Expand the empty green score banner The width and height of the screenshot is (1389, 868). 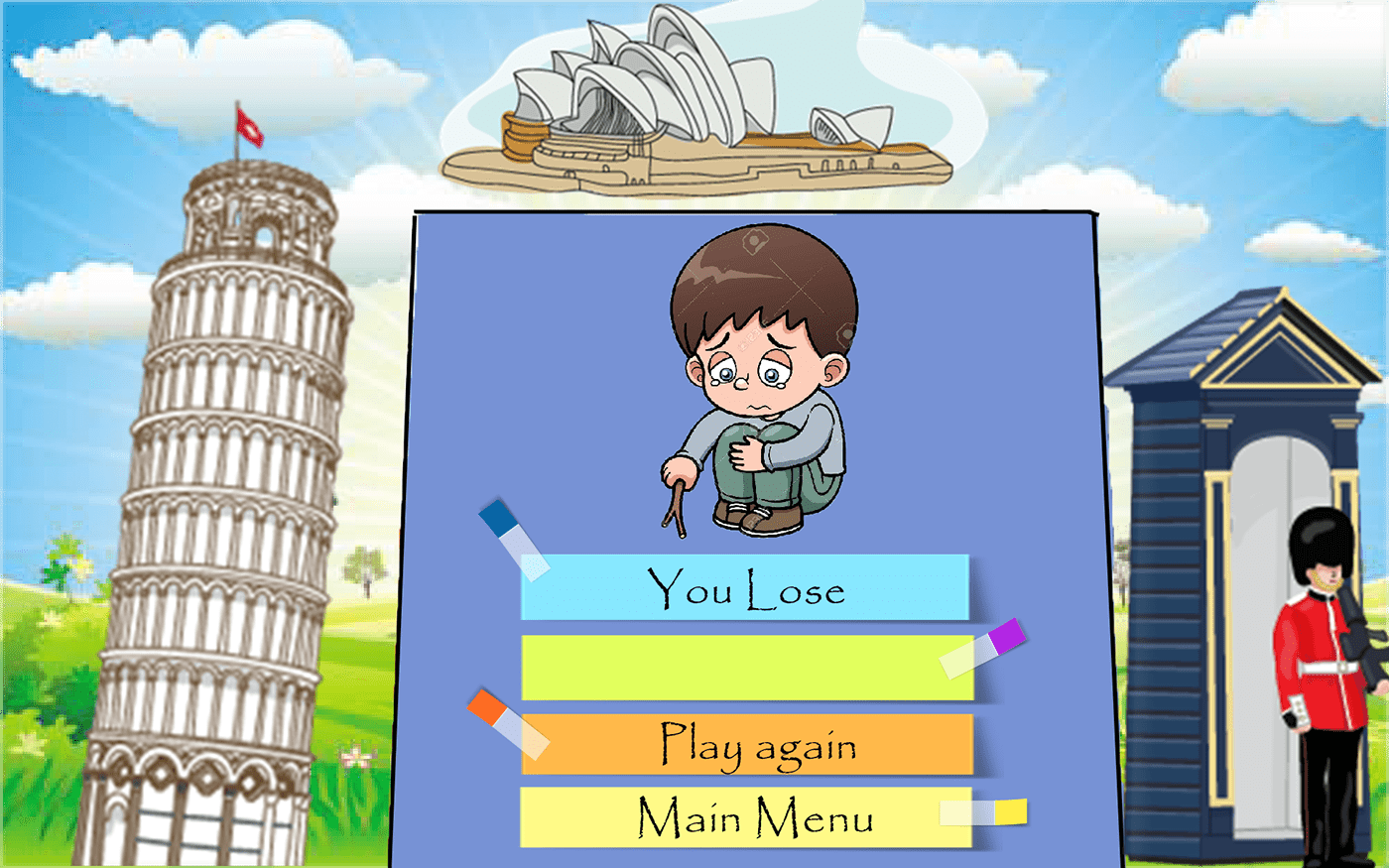[x=744, y=667]
